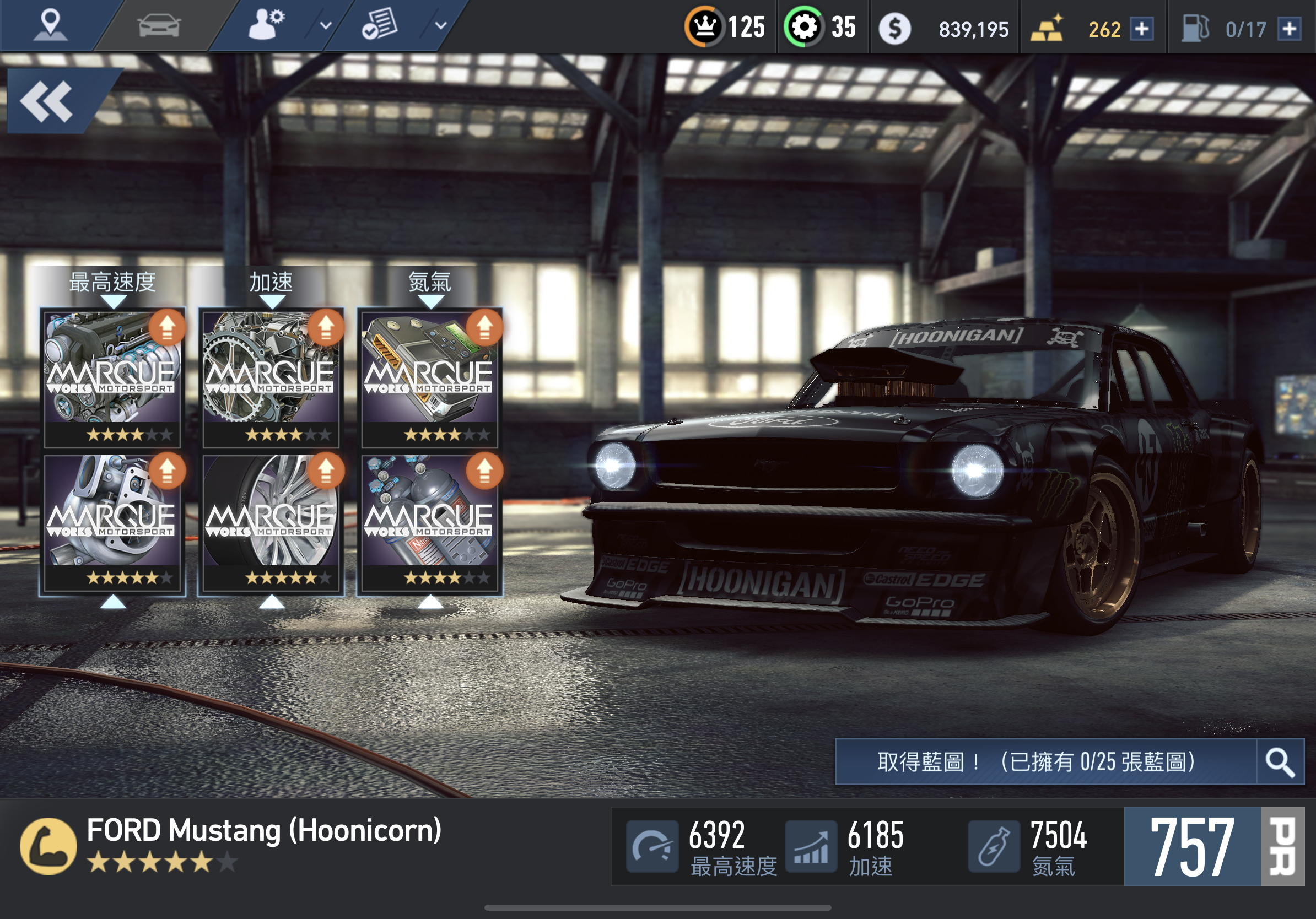The height and width of the screenshot is (919, 1316).
Task: Select the engine part card
Action: [112, 378]
